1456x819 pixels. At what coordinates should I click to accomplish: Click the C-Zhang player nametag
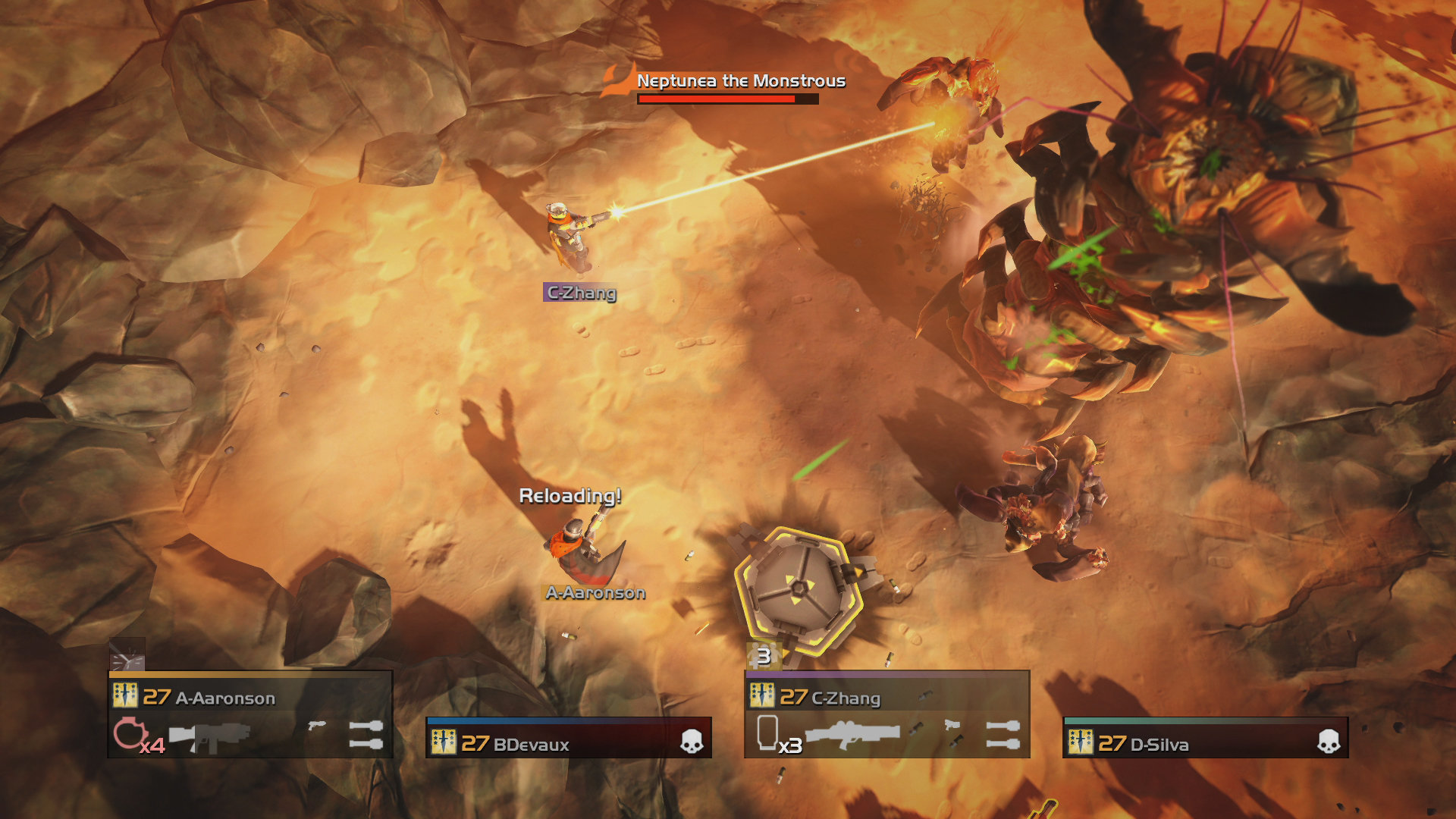pos(582,293)
